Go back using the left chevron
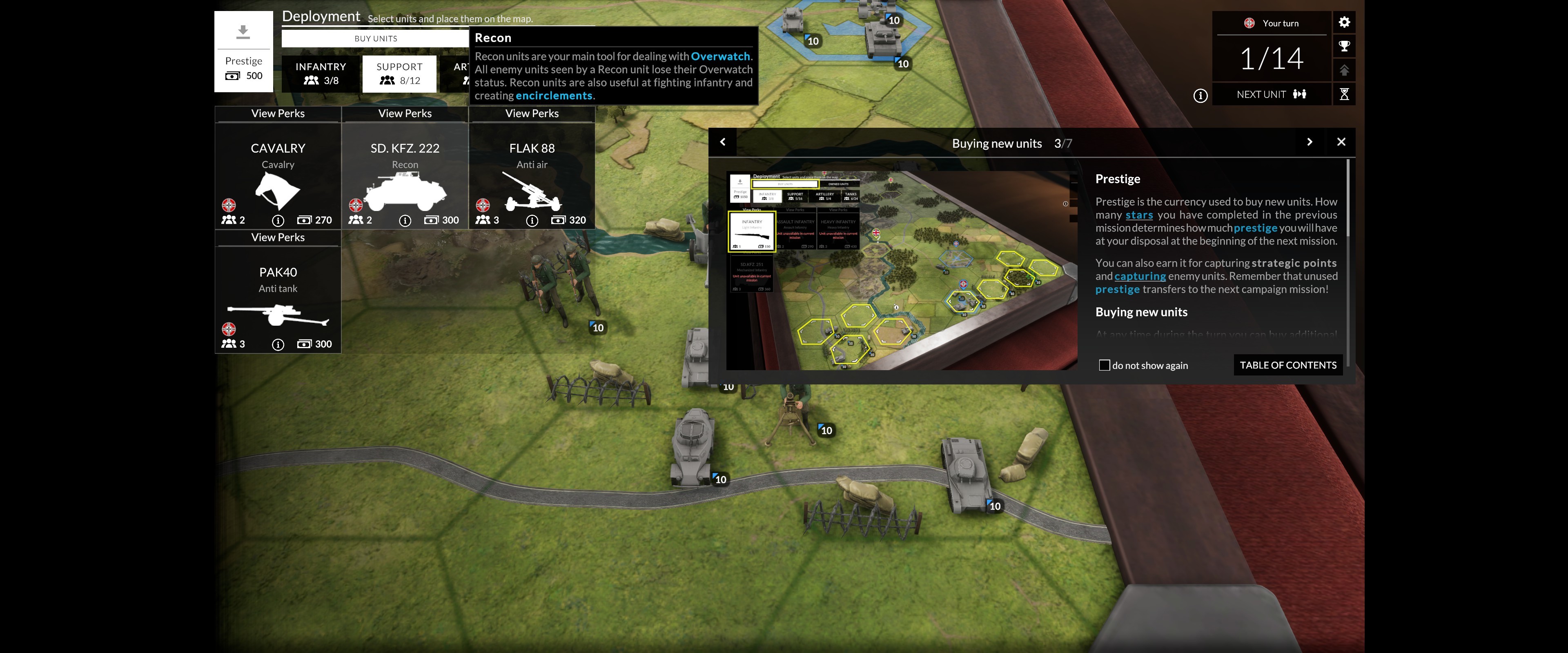 (723, 142)
